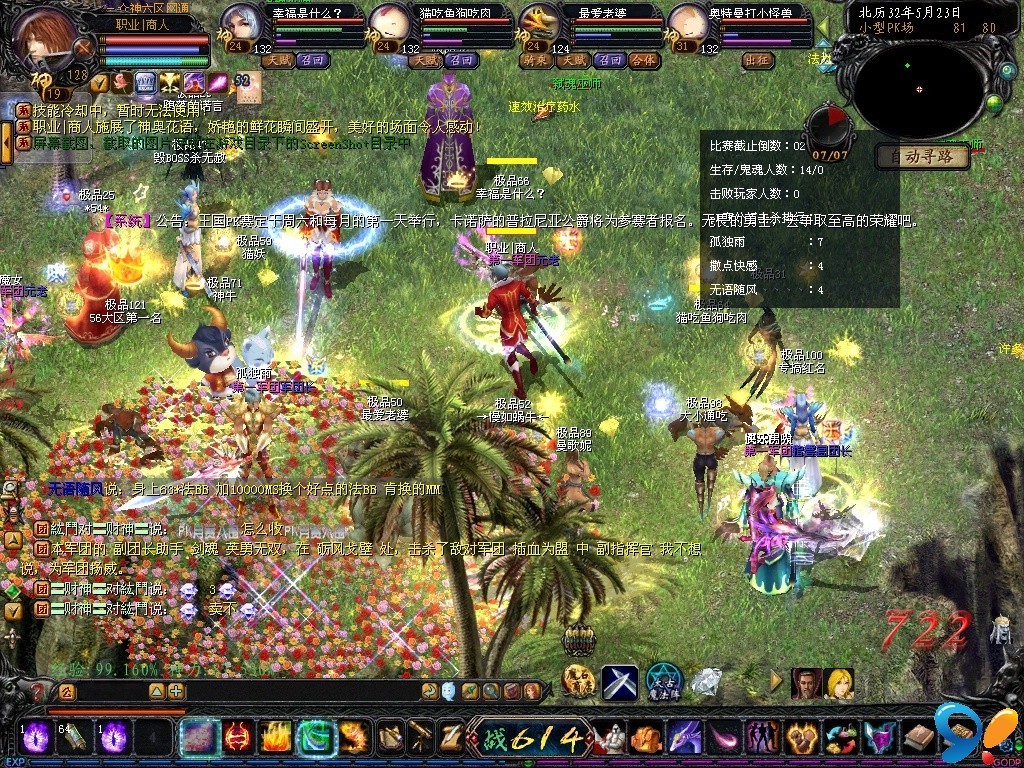Activate the flame pillar skill in hotbar
This screenshot has width=1024, height=768.
pyautogui.click(x=276, y=738)
